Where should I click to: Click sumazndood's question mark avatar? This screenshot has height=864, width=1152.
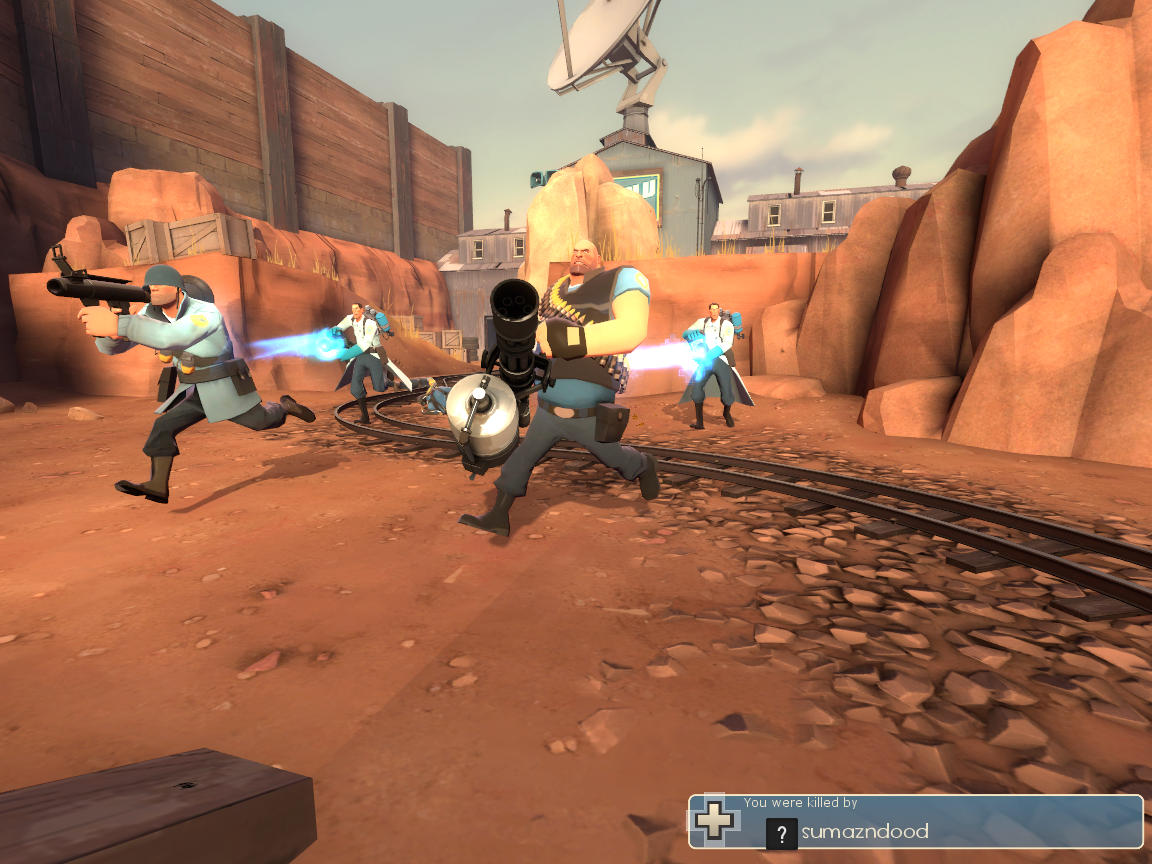tap(782, 833)
